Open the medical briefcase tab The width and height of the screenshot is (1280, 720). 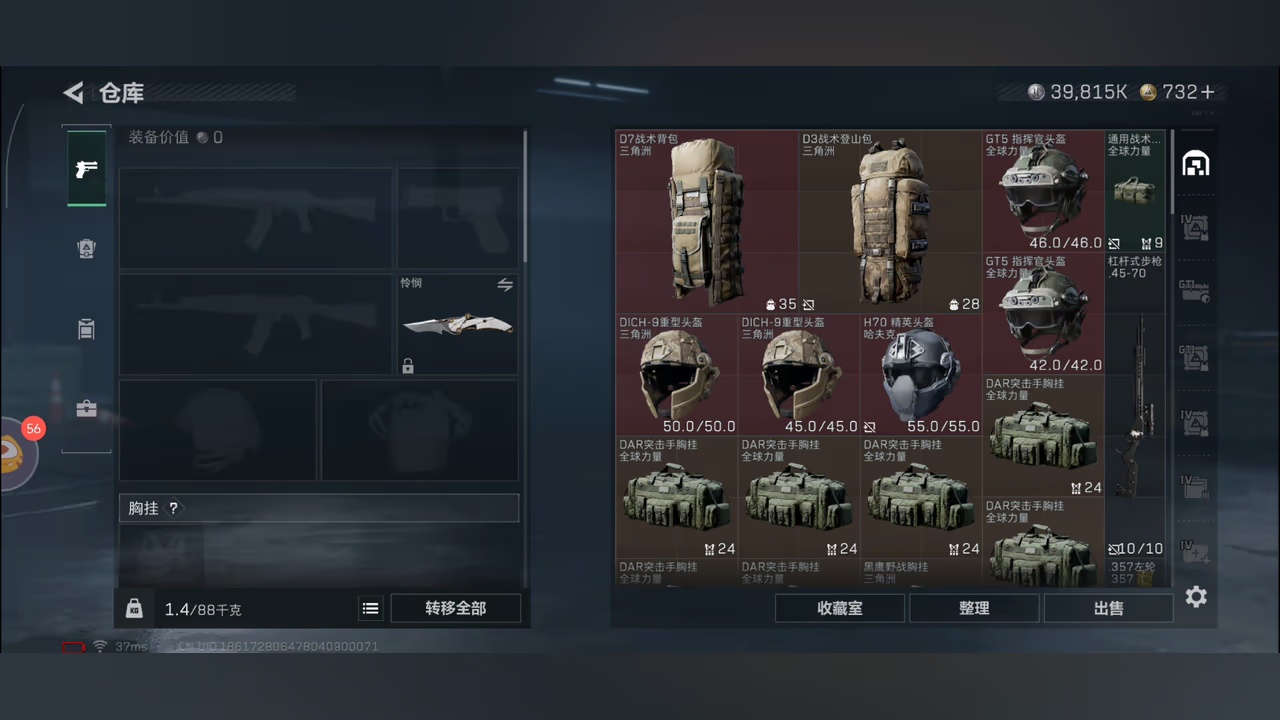[x=86, y=409]
